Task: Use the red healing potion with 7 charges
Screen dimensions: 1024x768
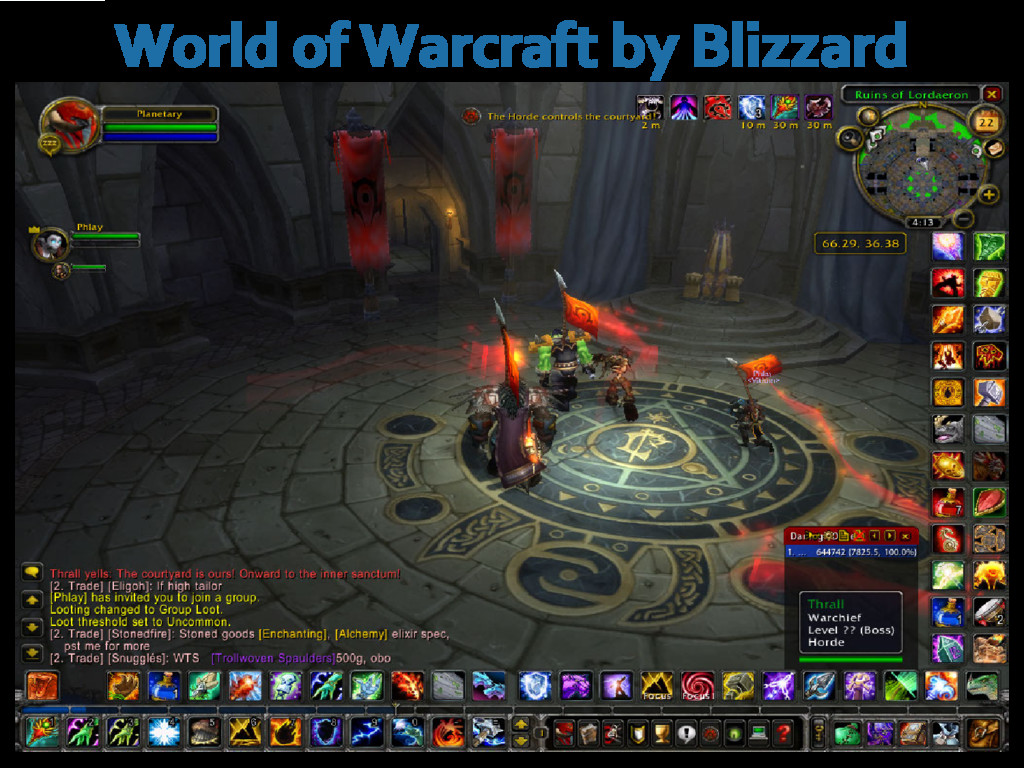Action: tap(947, 502)
